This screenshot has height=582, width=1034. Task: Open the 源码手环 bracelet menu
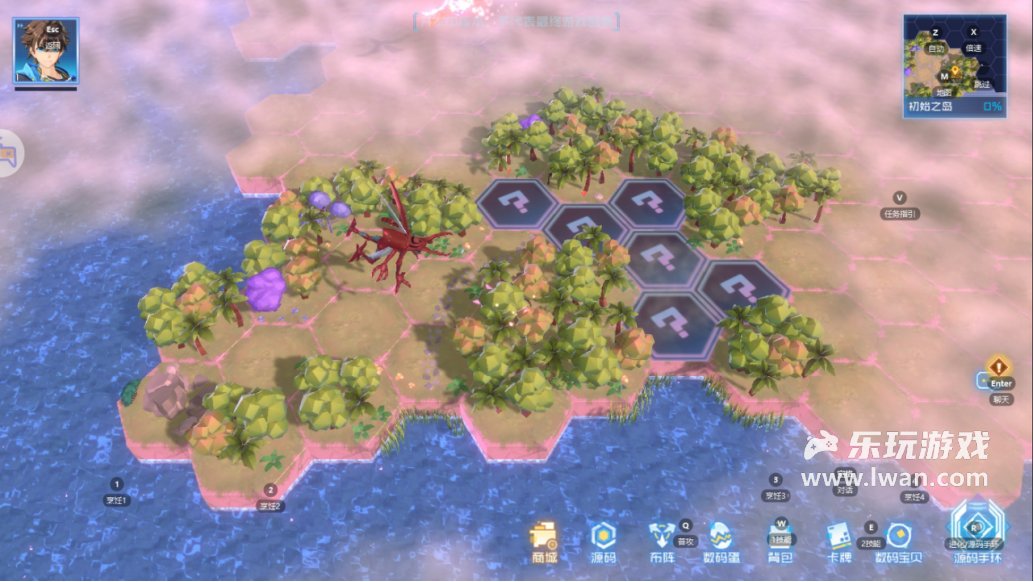coord(976,530)
